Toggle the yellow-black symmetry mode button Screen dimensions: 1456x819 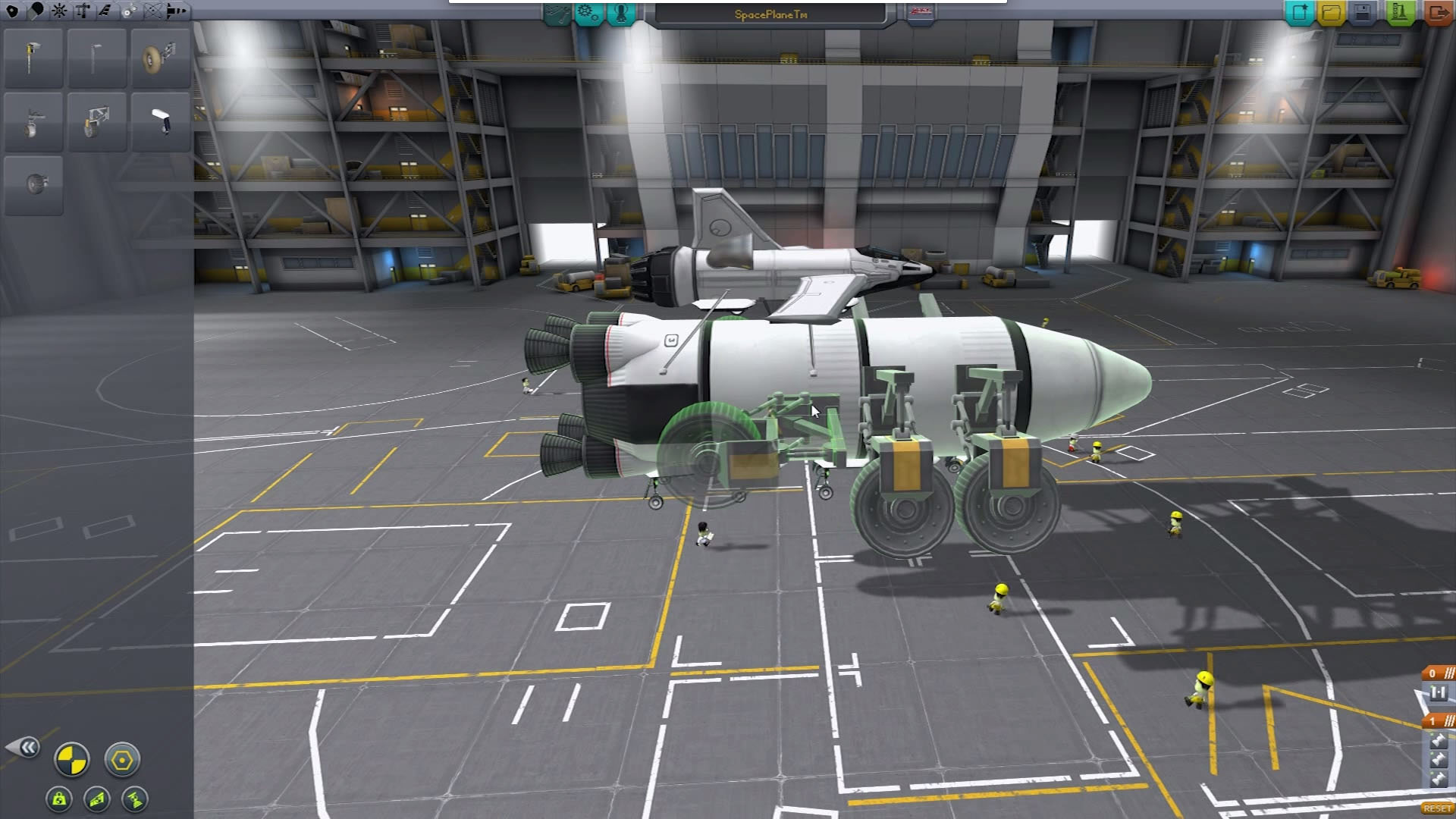(x=72, y=759)
